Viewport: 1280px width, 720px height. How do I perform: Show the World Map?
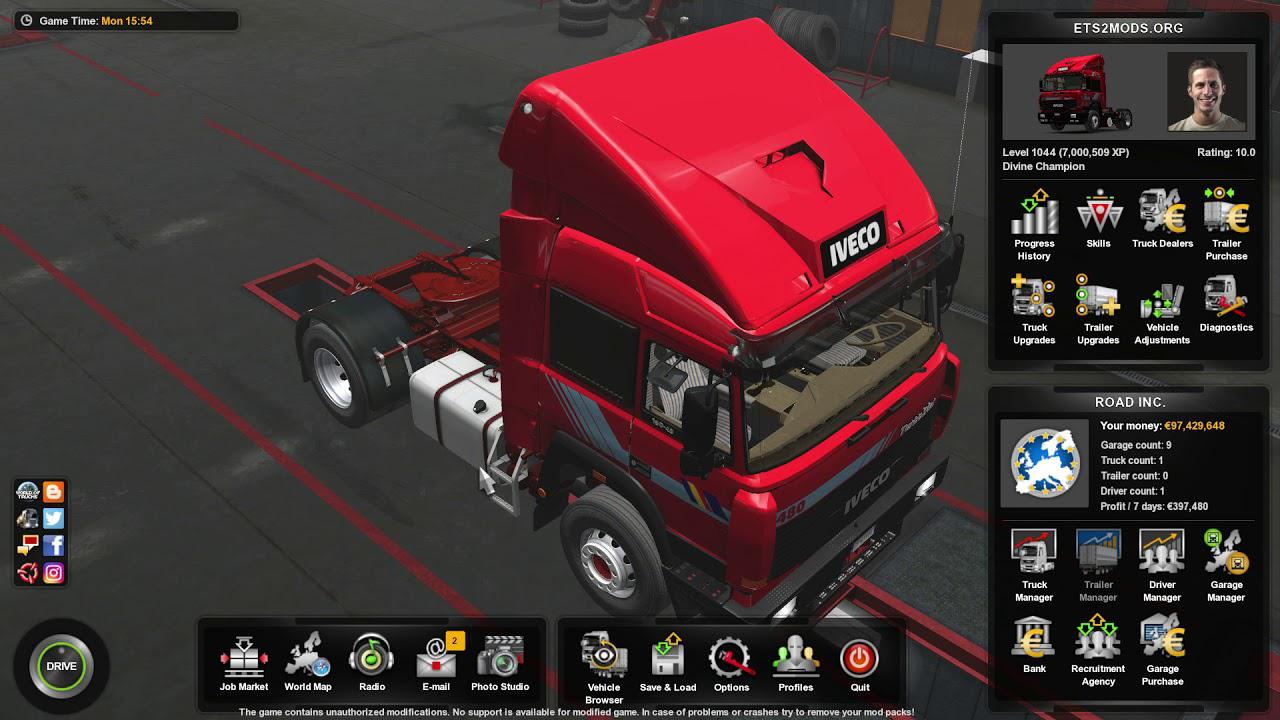(x=308, y=660)
